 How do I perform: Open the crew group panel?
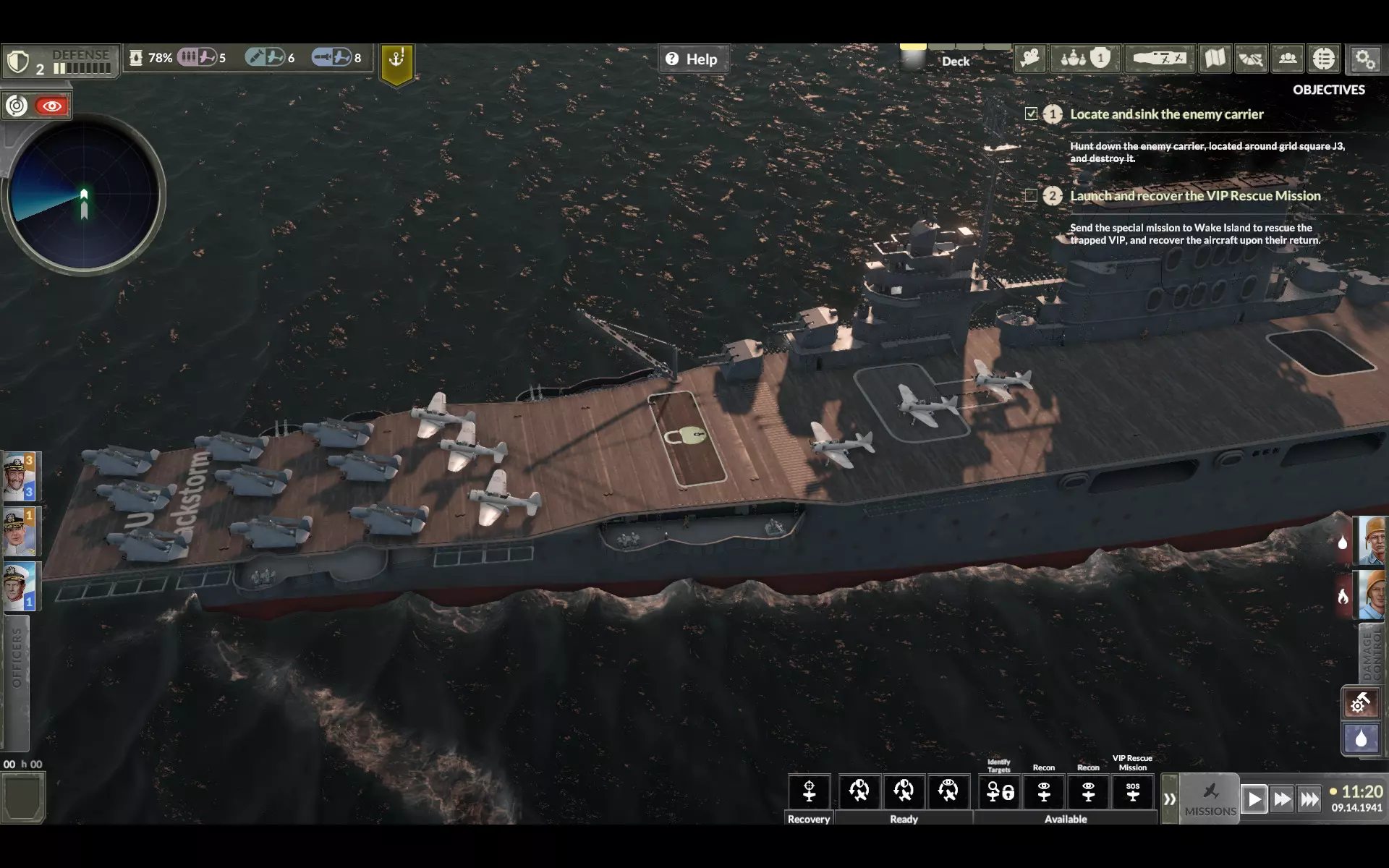pyautogui.click(x=1288, y=59)
